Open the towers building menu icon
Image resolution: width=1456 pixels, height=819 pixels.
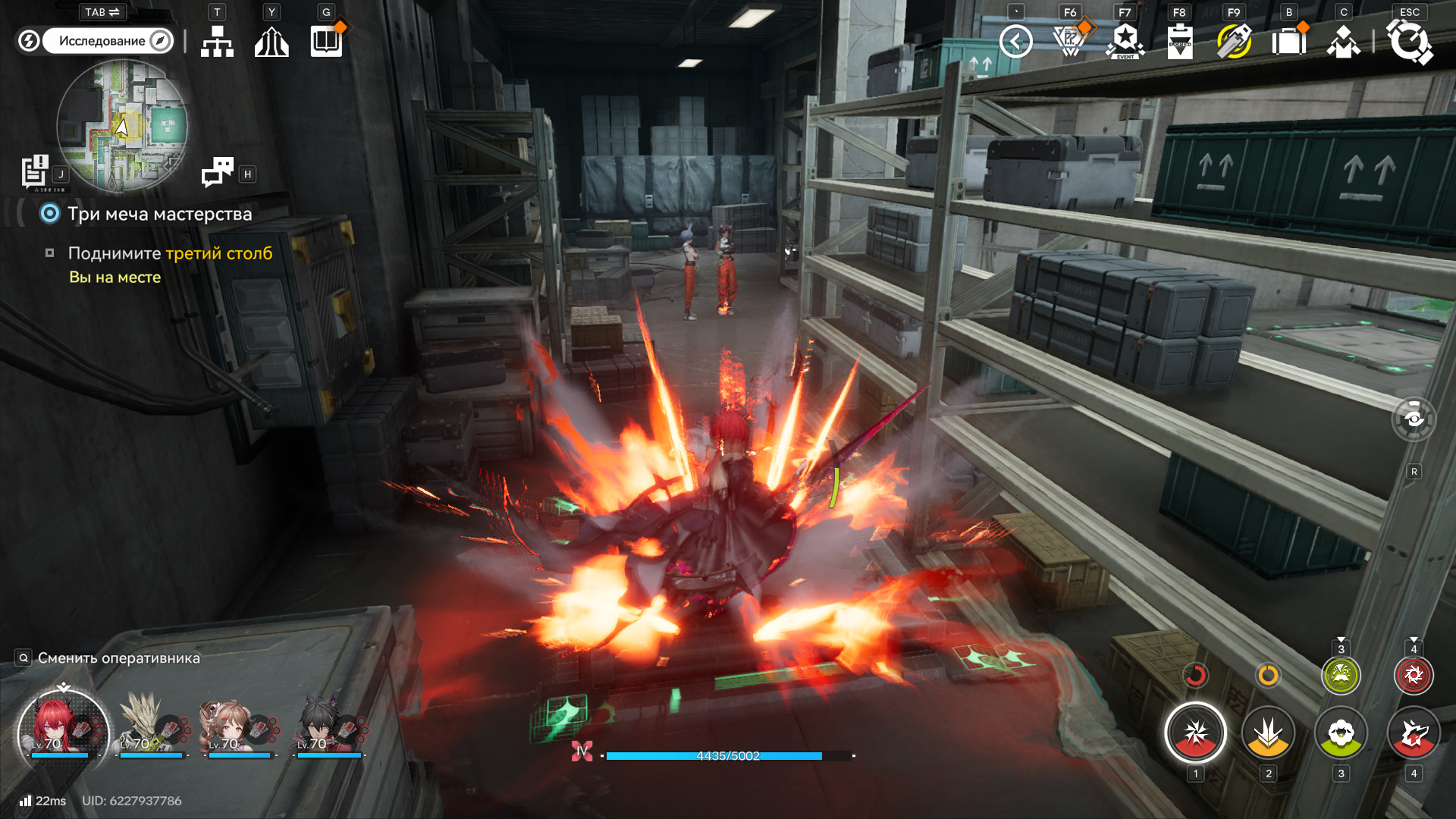tap(271, 42)
